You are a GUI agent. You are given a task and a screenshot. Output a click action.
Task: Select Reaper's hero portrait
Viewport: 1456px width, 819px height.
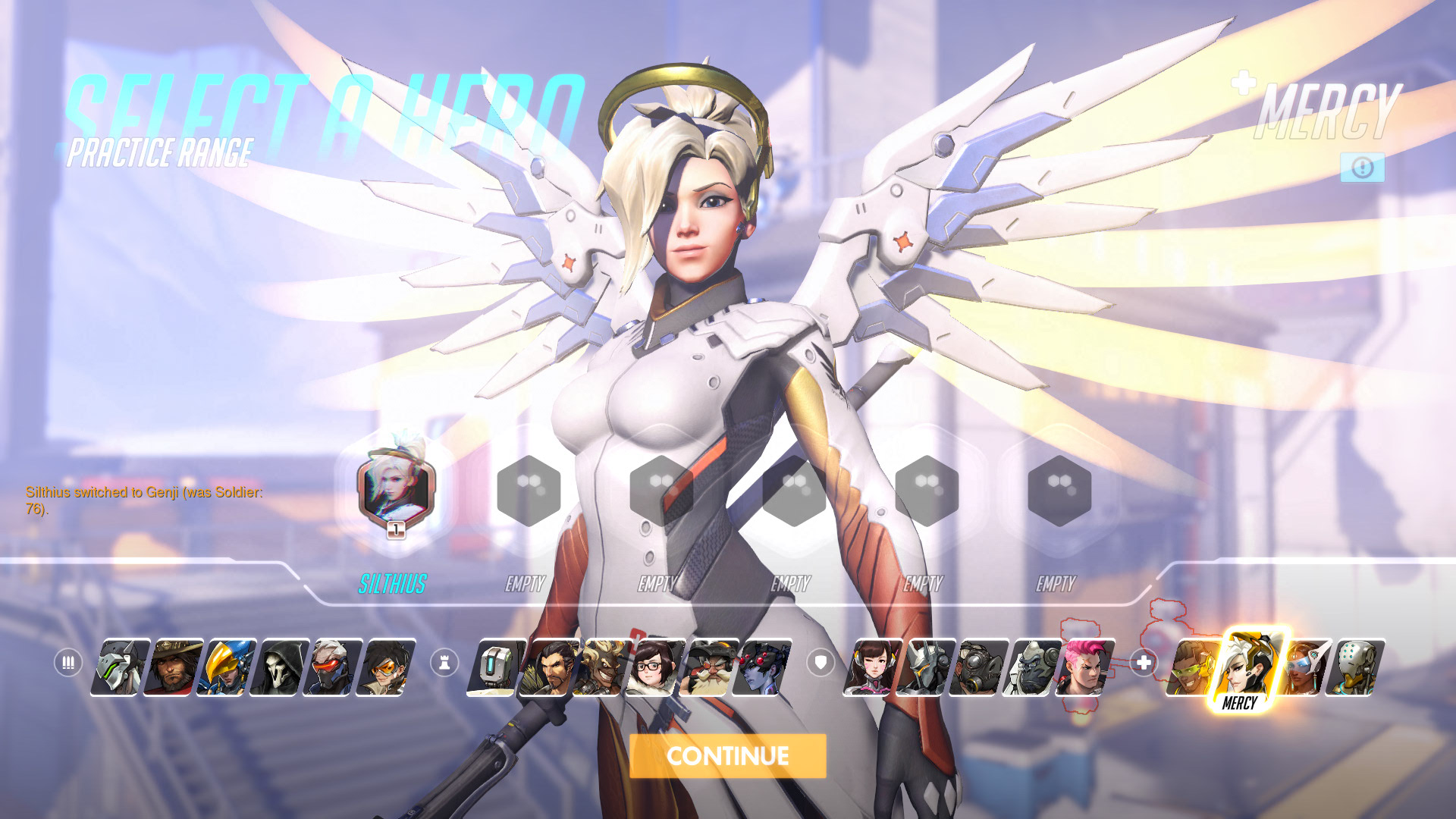(279, 667)
